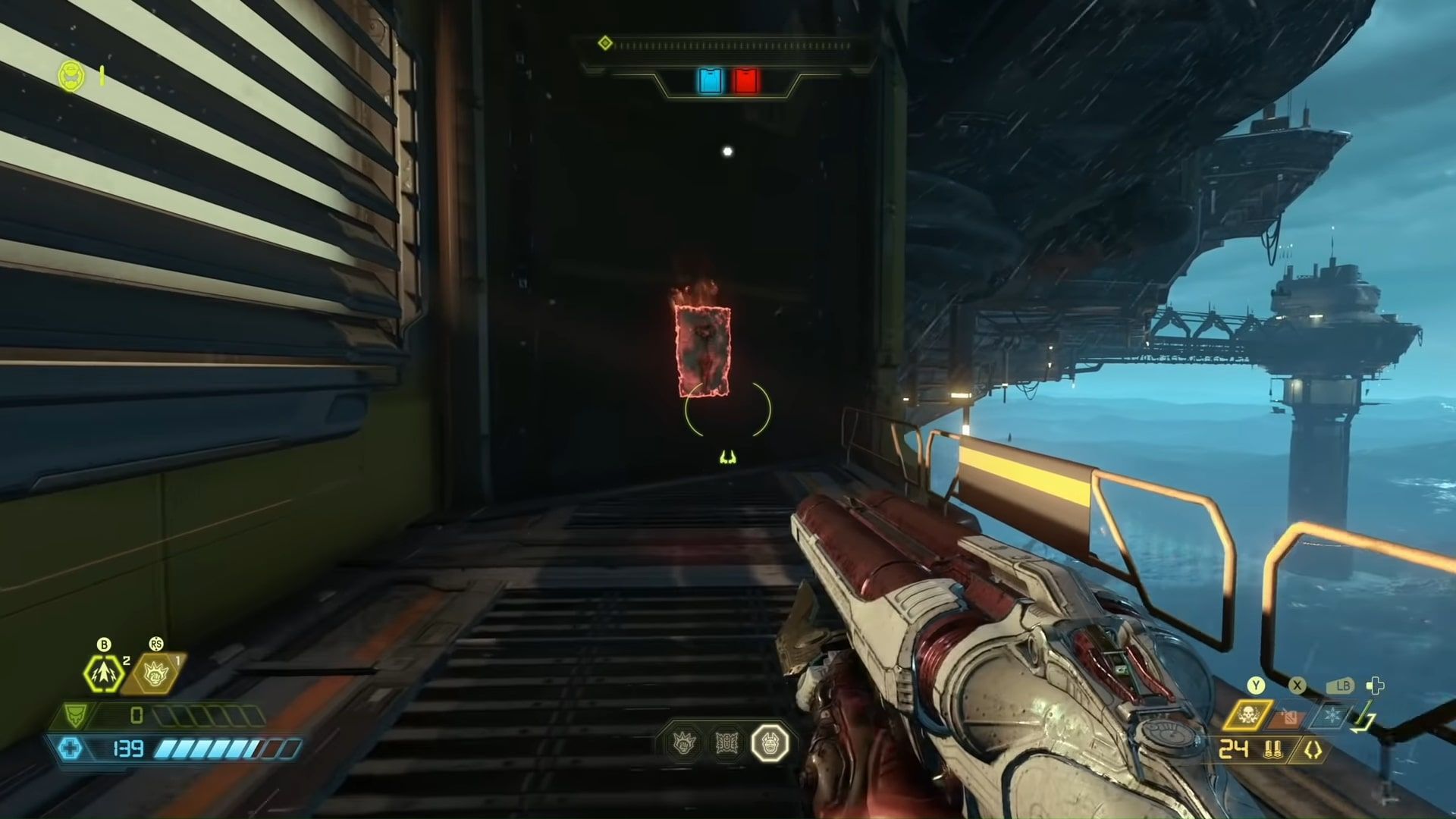Image resolution: width=1456 pixels, height=819 pixels.
Task: Select the ice bomb snowflake icon
Action: (x=1332, y=715)
